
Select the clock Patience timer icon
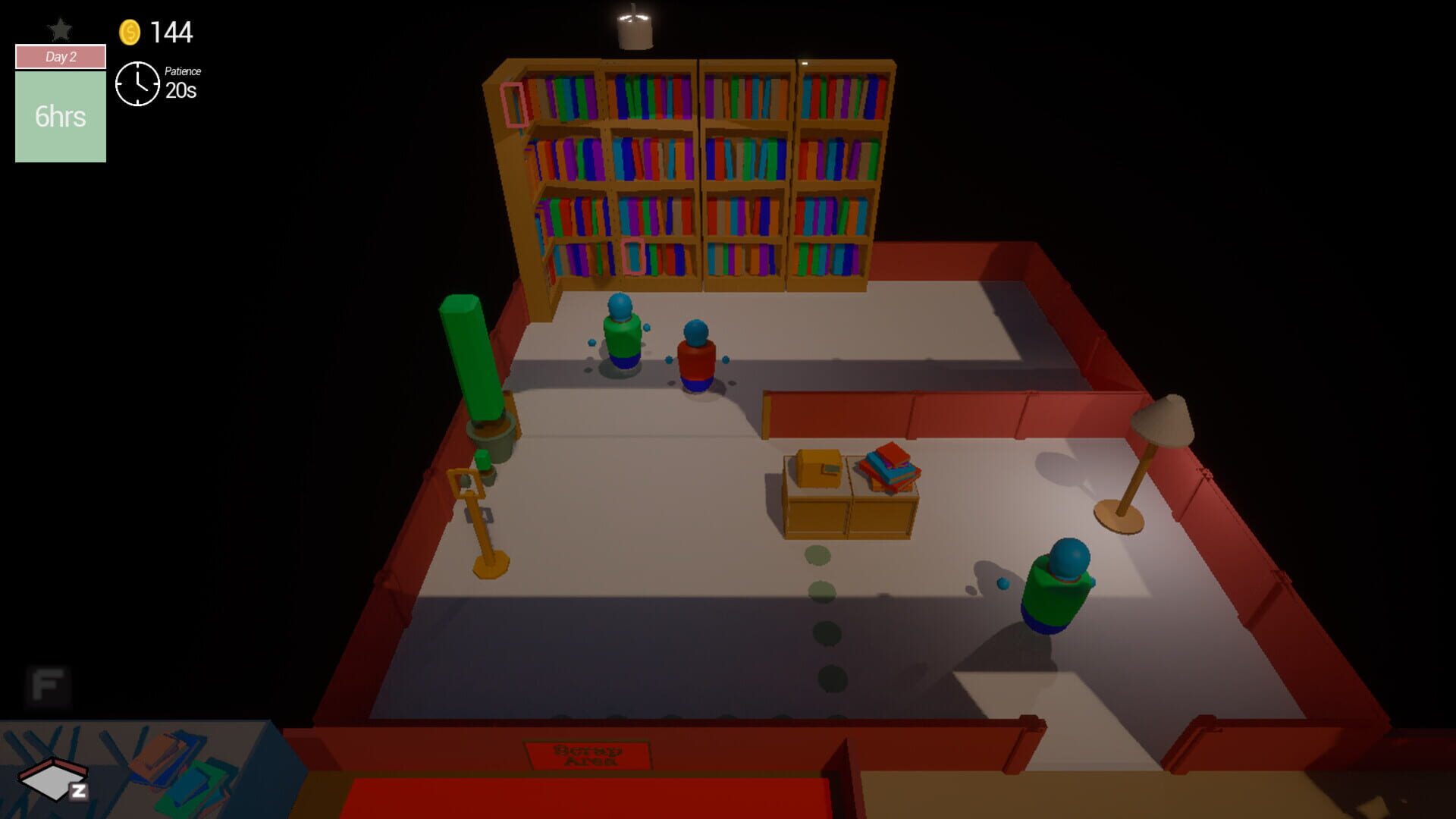(x=137, y=83)
